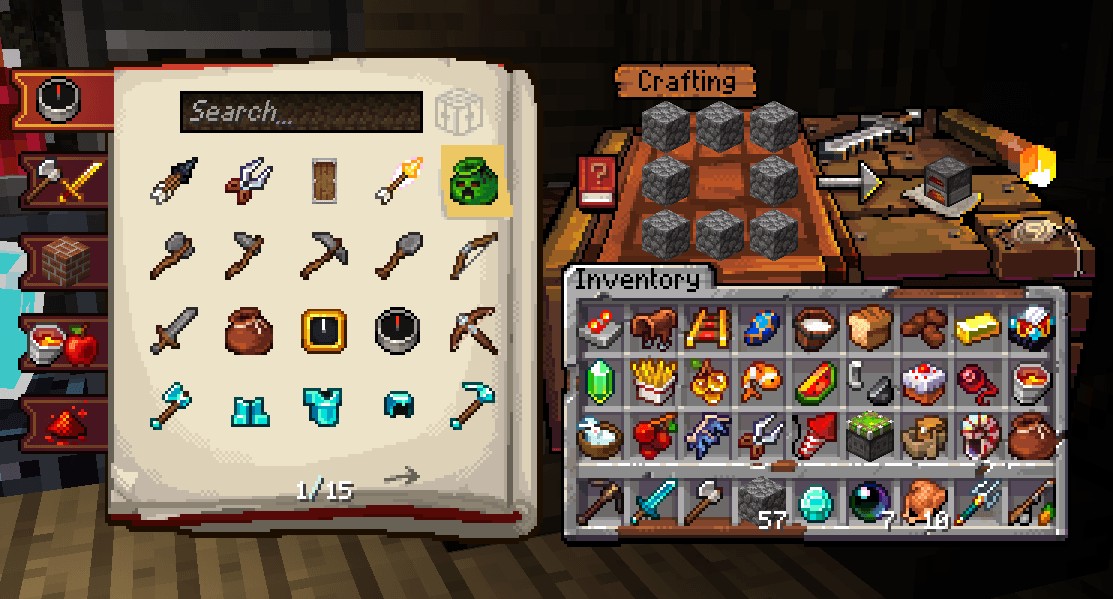Select the bread slot in the inventory
This screenshot has height=599, width=1113.
click(x=869, y=326)
